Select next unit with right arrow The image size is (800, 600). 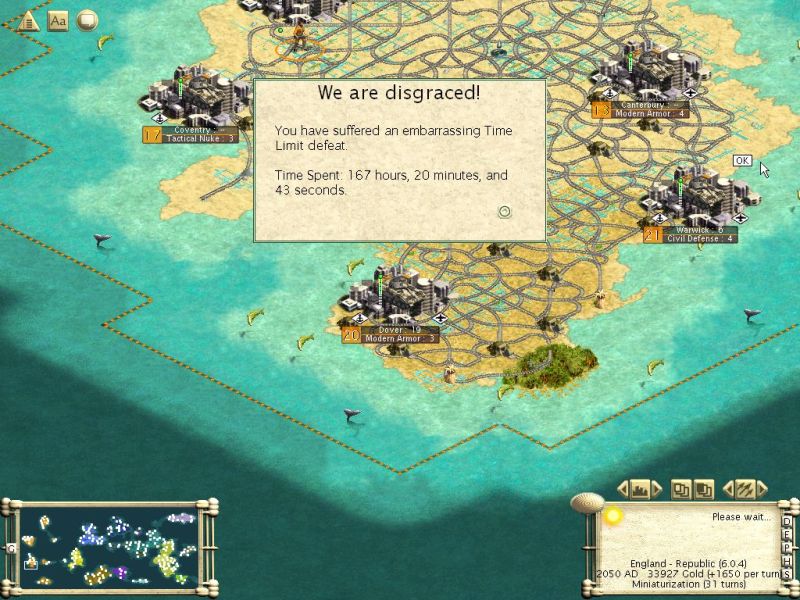(x=761, y=489)
